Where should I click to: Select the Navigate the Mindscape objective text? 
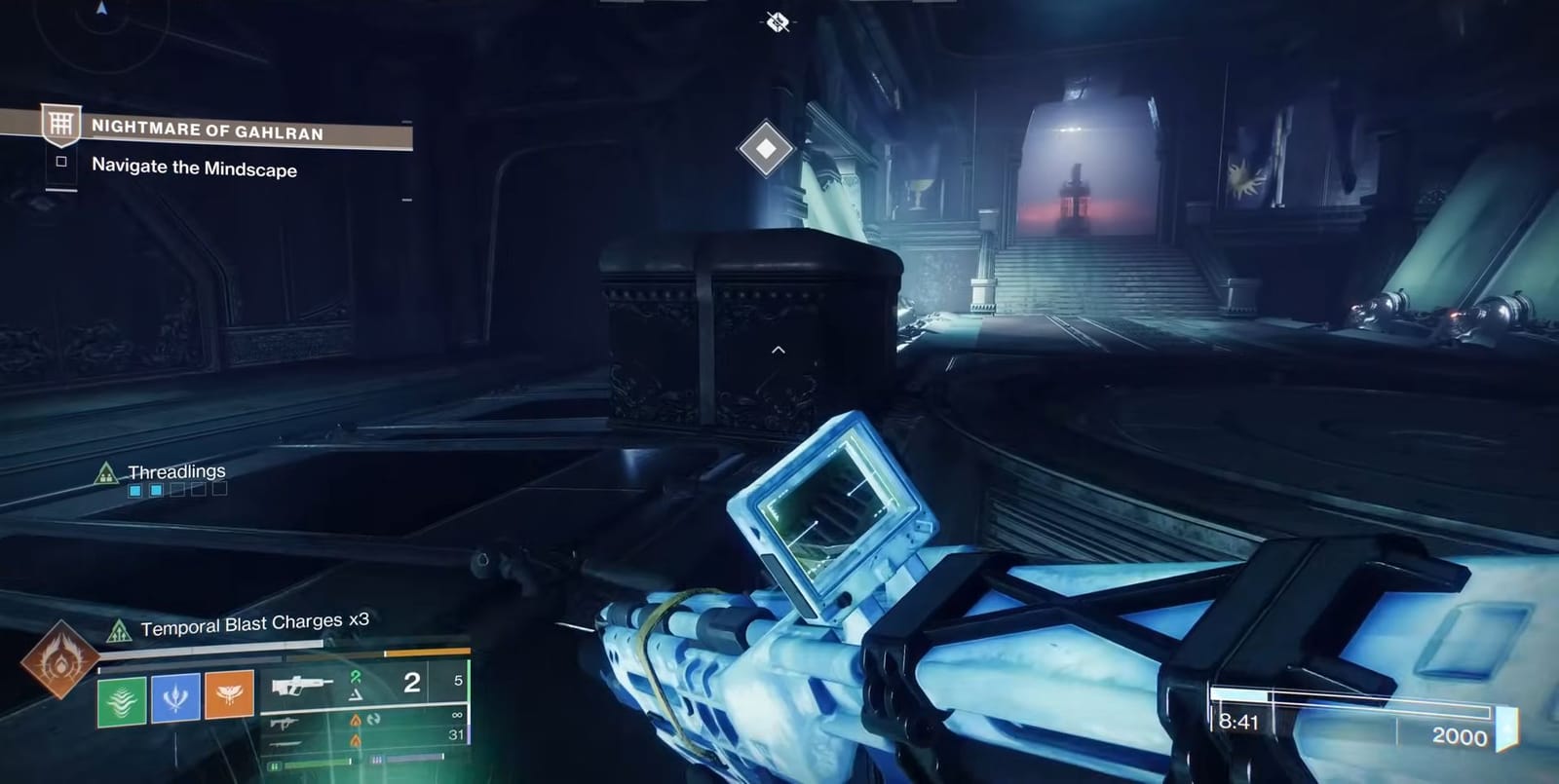tap(195, 168)
